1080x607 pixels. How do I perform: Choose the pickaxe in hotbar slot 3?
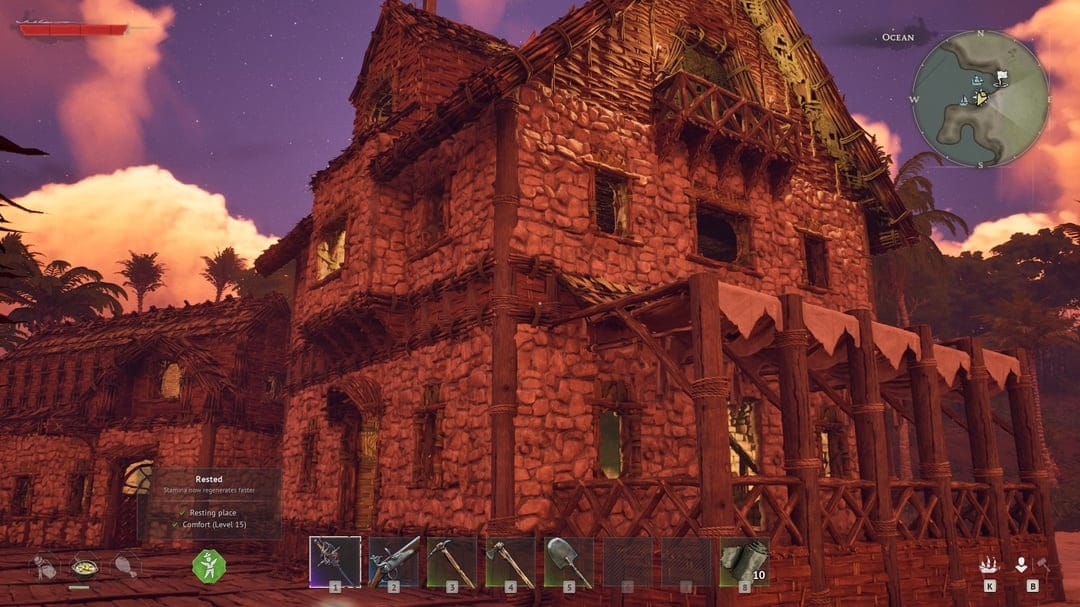pos(451,562)
